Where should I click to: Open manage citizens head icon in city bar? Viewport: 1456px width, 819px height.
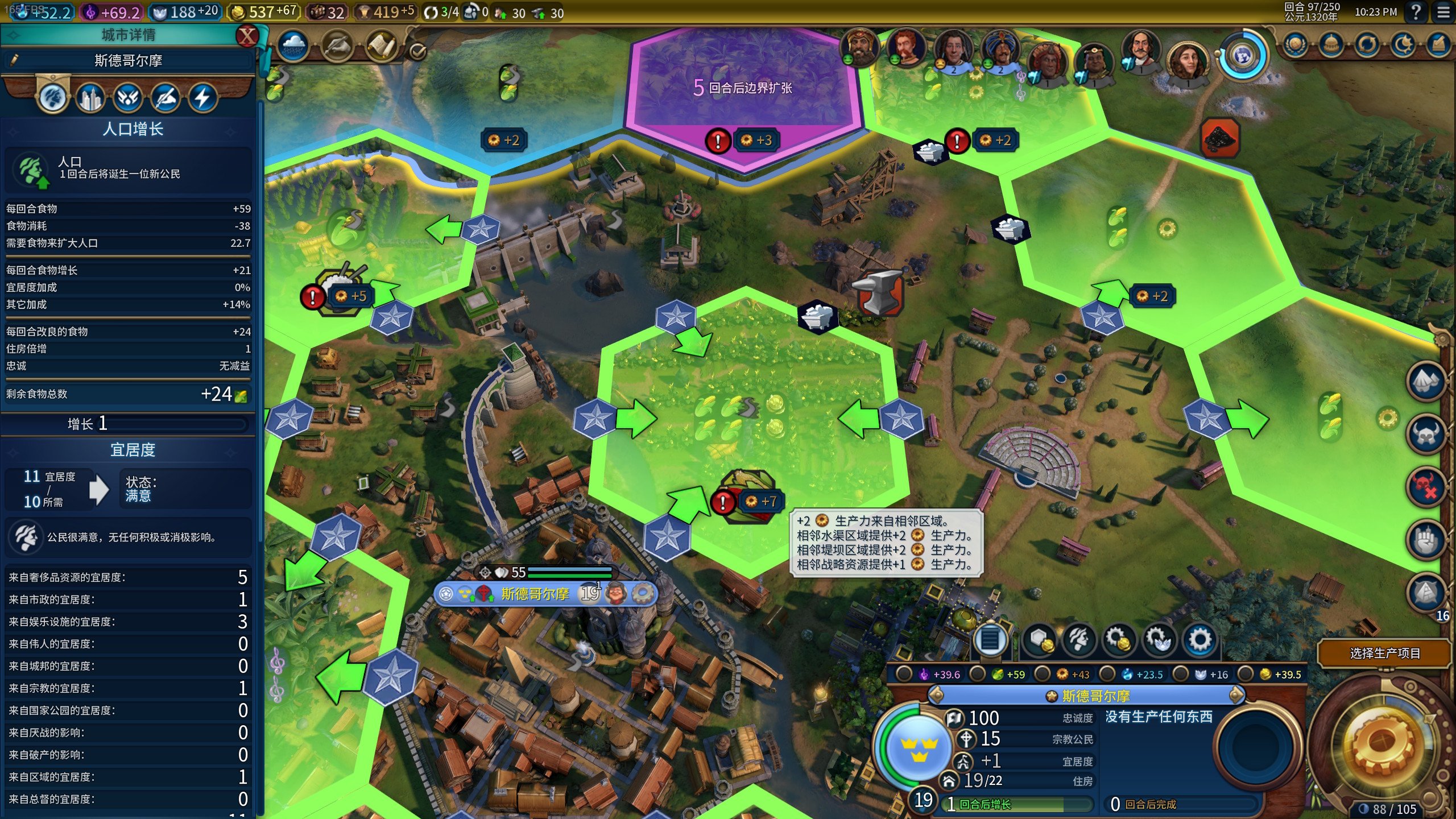[1079, 639]
